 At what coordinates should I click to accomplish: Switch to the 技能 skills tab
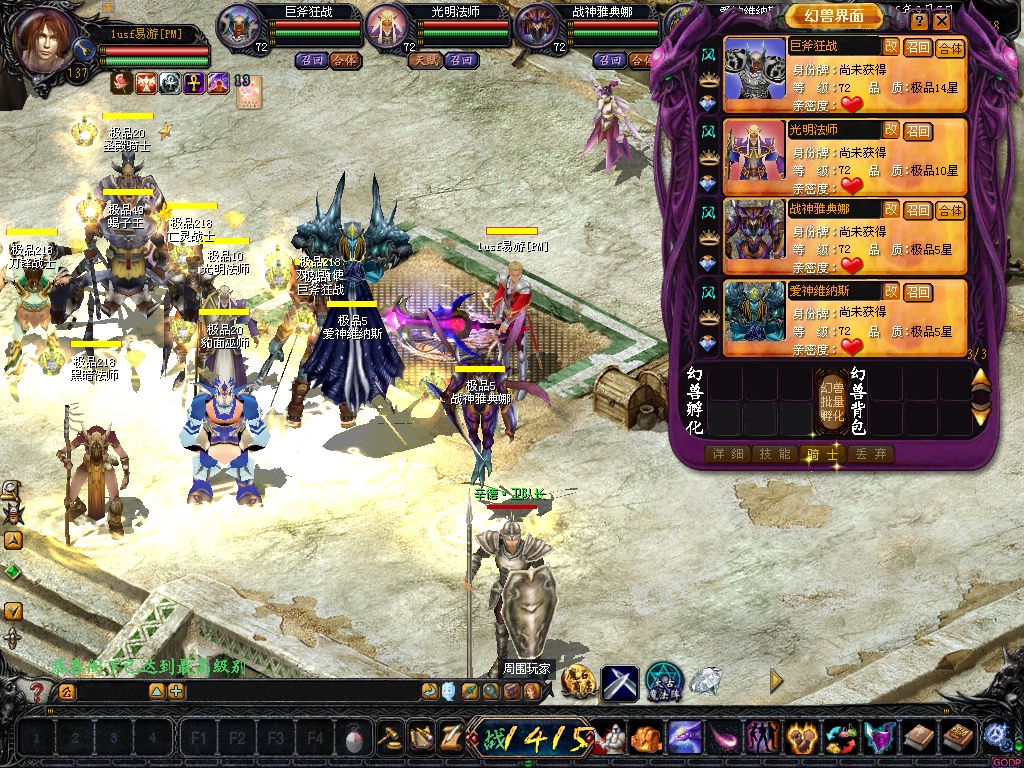775,454
